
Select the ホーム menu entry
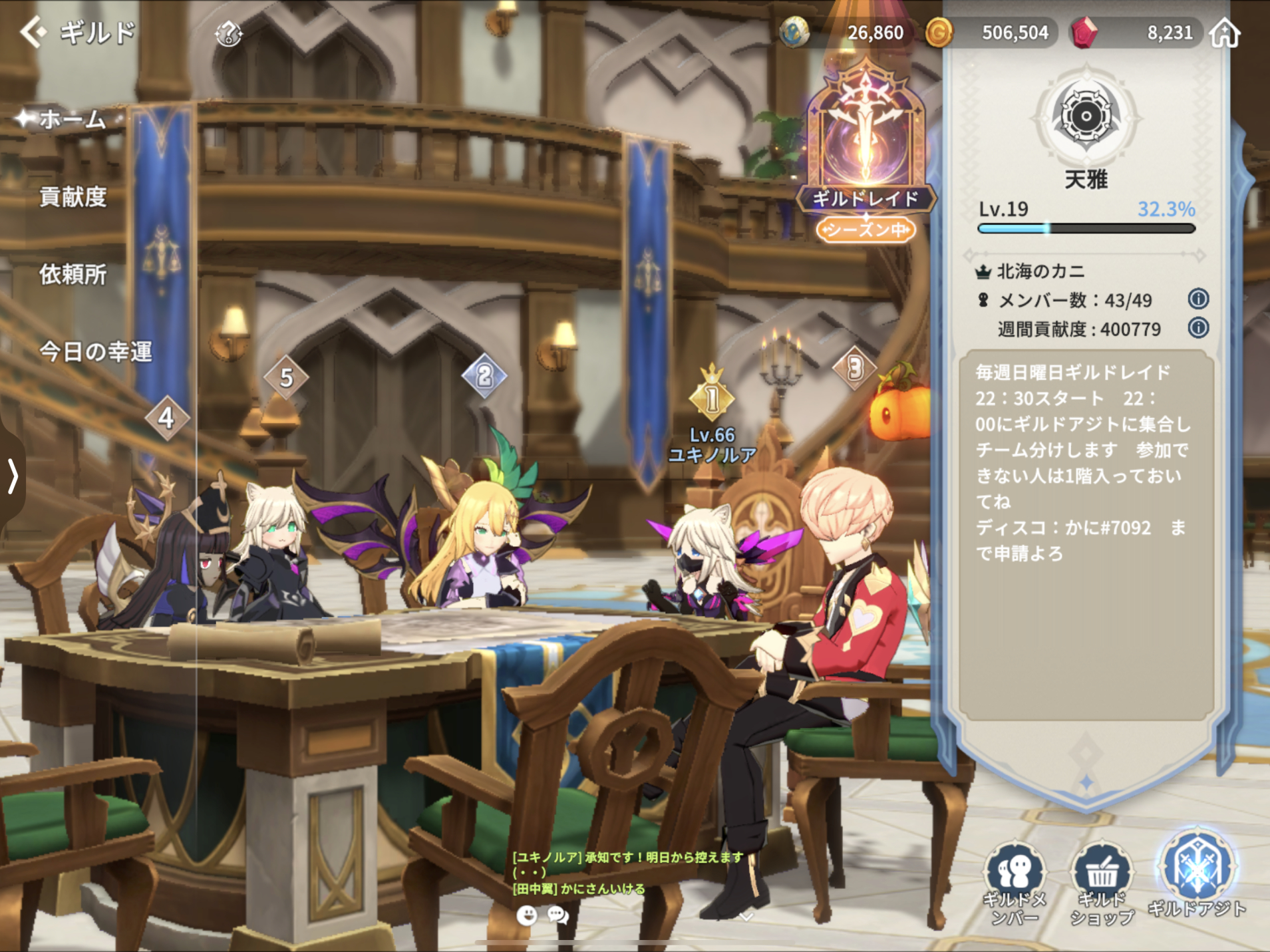[x=72, y=120]
